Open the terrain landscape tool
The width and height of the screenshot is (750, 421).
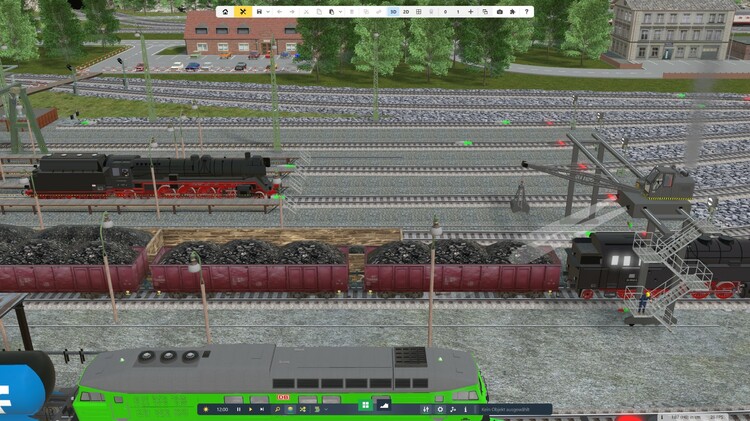tap(385, 405)
